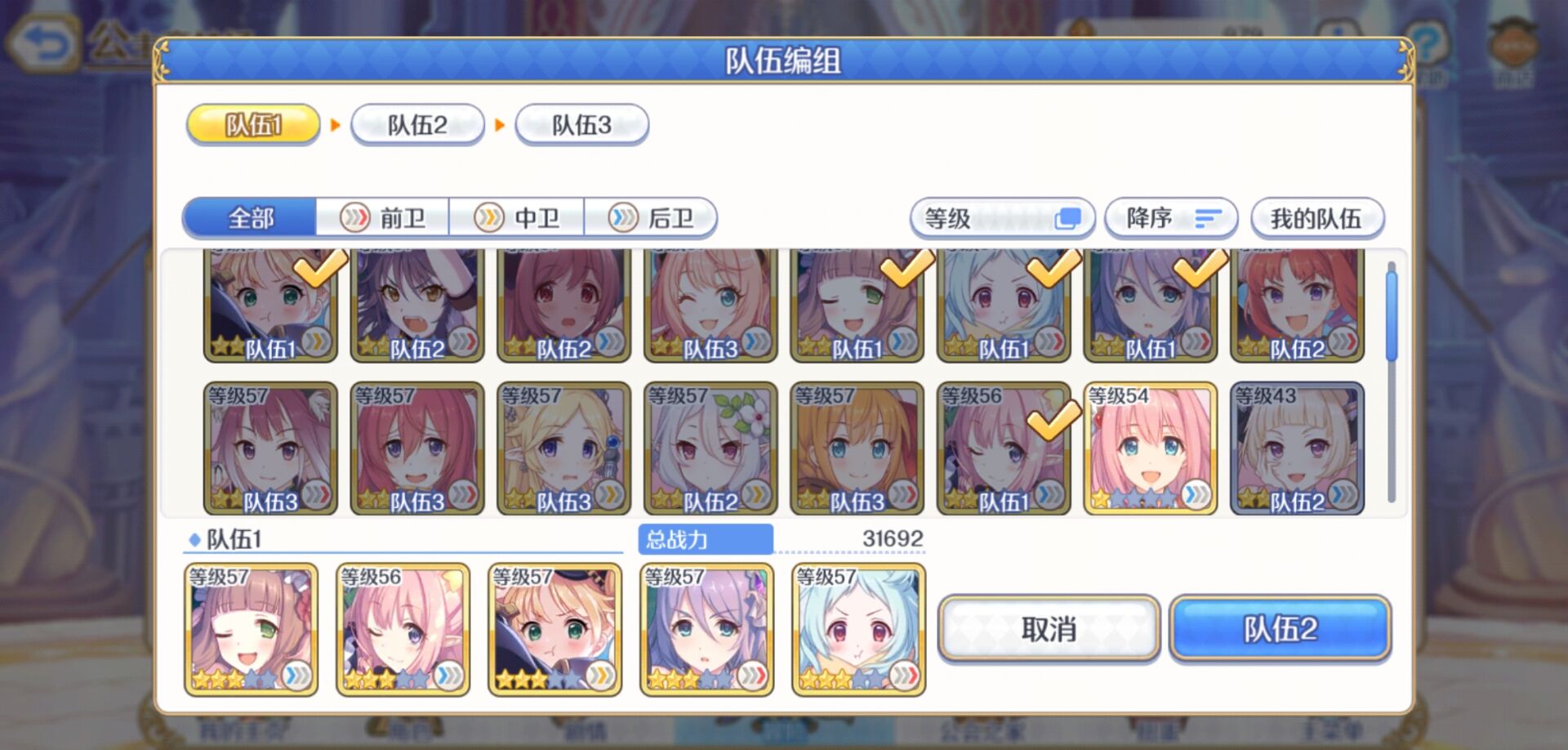
Task: Remove the brown-haired winking girl from team 1
Action: click(x=251, y=629)
